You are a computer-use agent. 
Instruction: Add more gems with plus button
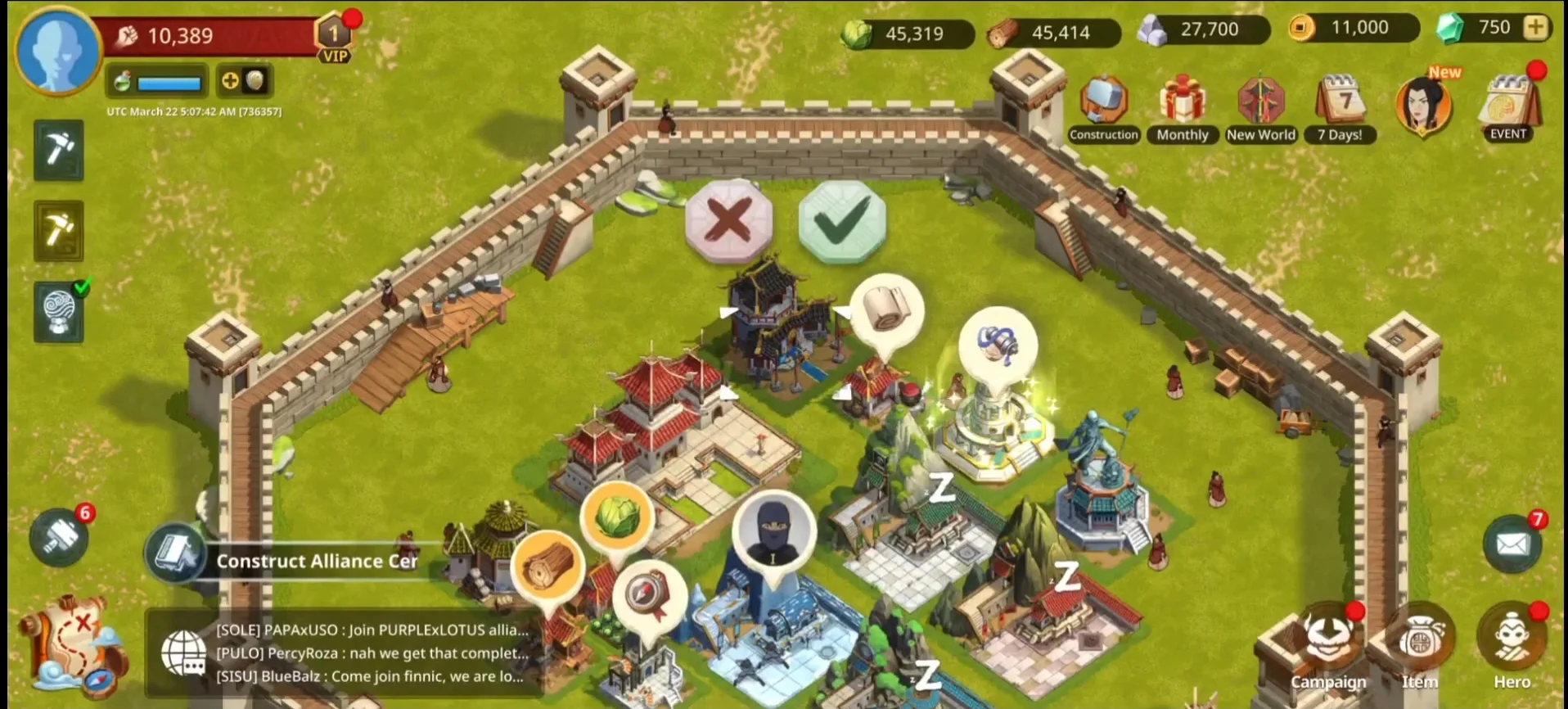pyautogui.click(x=1536, y=28)
